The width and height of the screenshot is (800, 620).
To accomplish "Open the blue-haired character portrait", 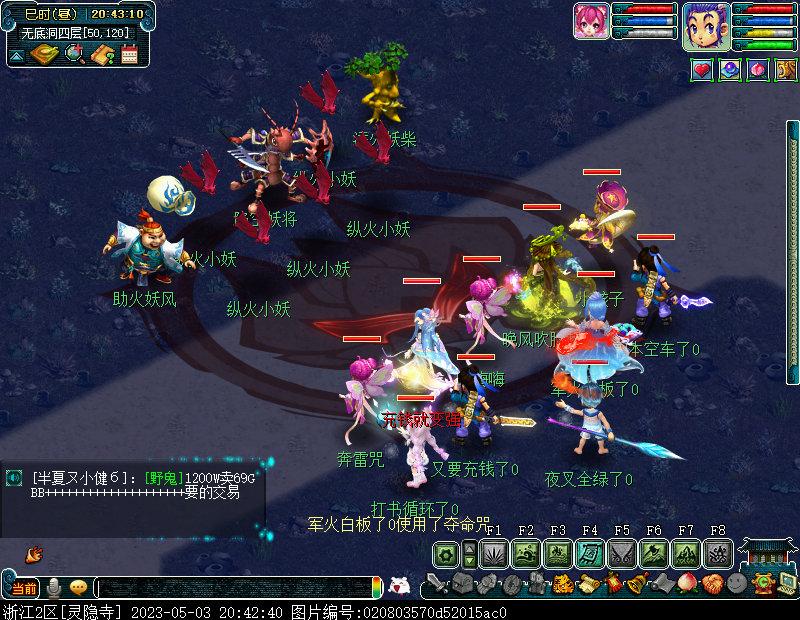I will point(705,25).
